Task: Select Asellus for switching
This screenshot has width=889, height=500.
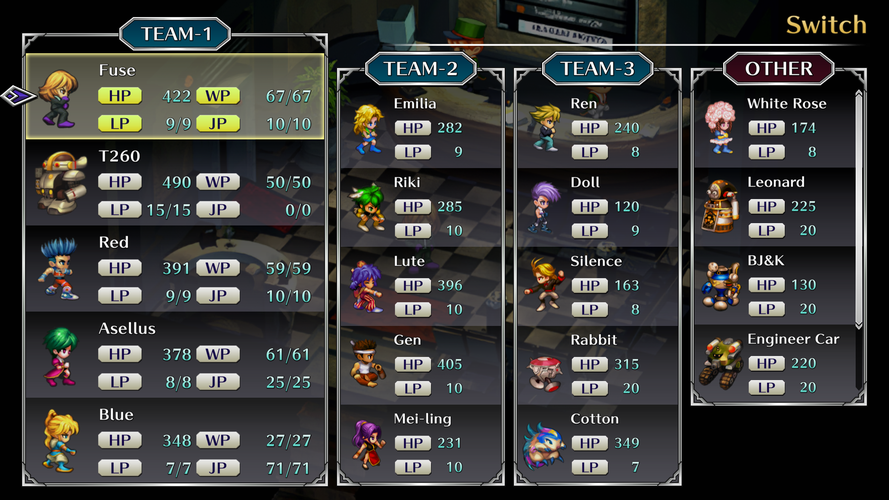Action: click(x=175, y=354)
